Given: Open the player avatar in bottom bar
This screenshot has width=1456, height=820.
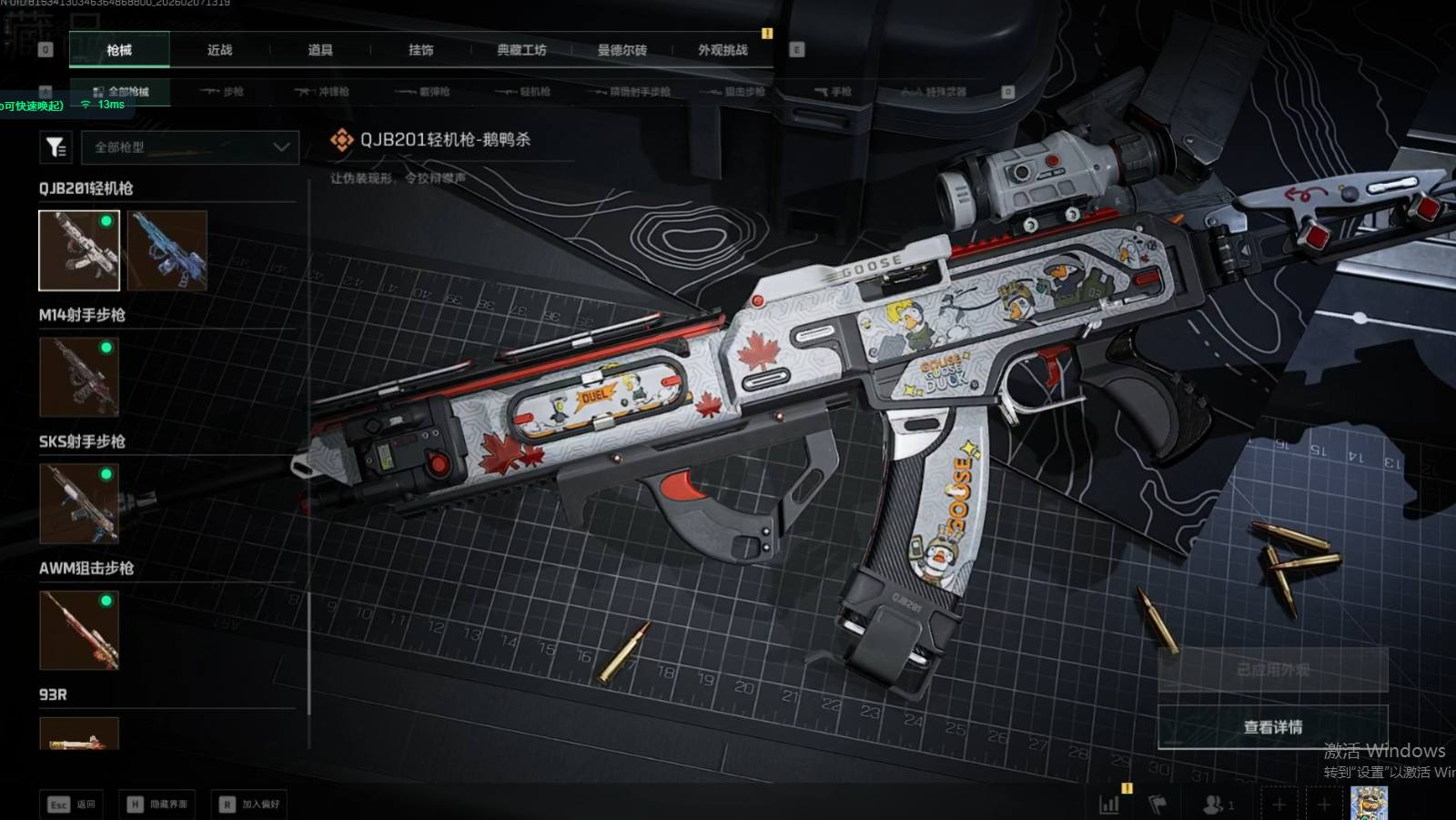Looking at the screenshot, I should point(1368,804).
